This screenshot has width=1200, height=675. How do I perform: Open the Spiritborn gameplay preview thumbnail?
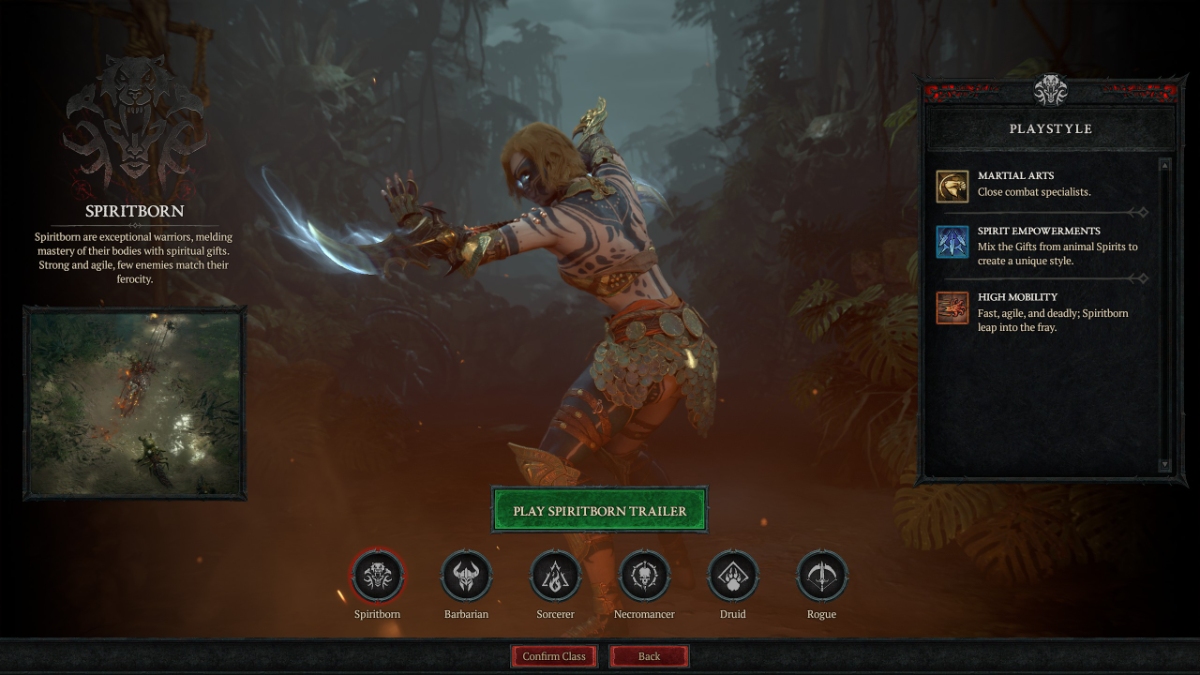coord(134,403)
